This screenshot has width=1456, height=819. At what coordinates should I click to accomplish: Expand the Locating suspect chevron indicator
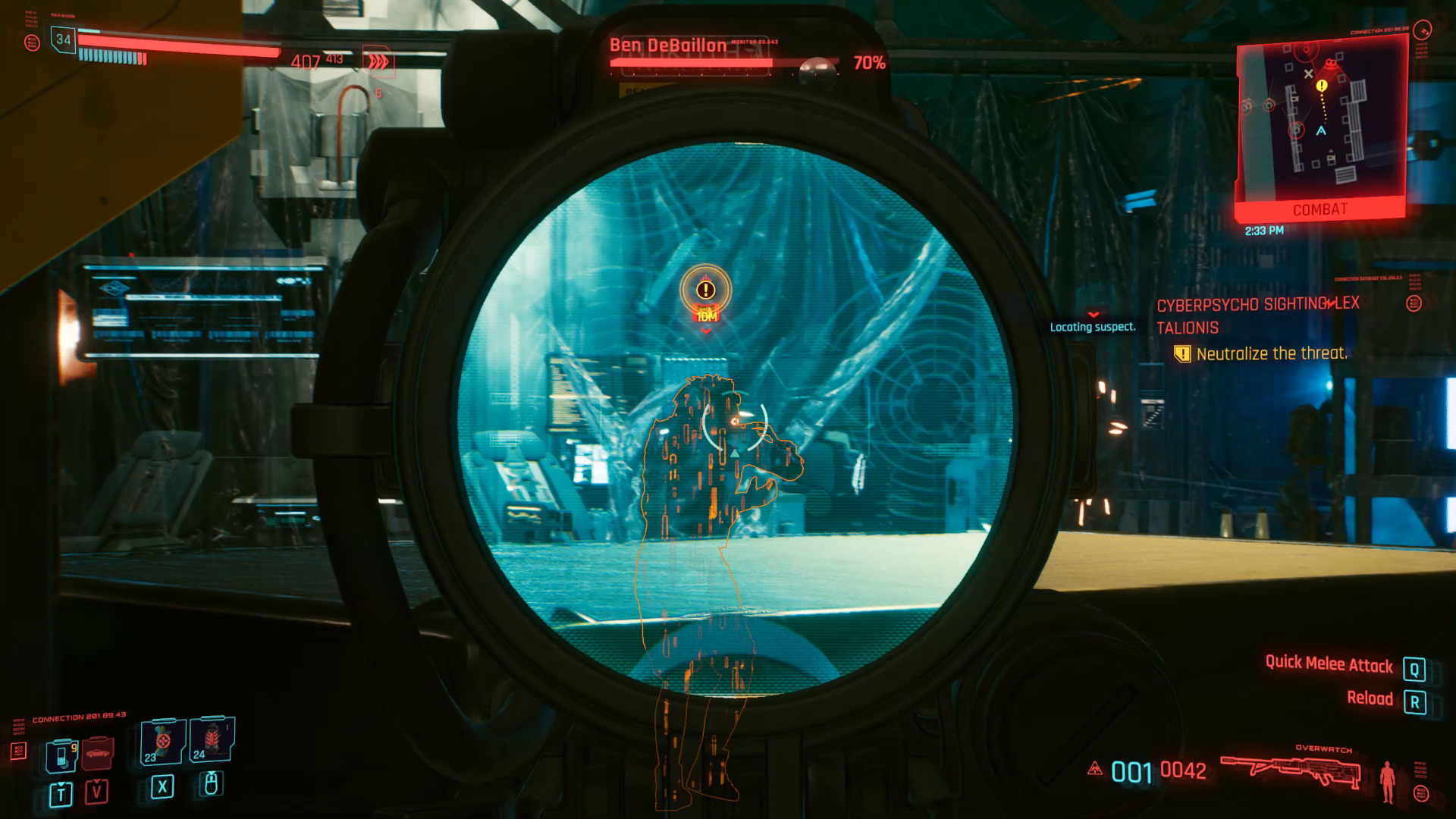pyautogui.click(x=1092, y=313)
